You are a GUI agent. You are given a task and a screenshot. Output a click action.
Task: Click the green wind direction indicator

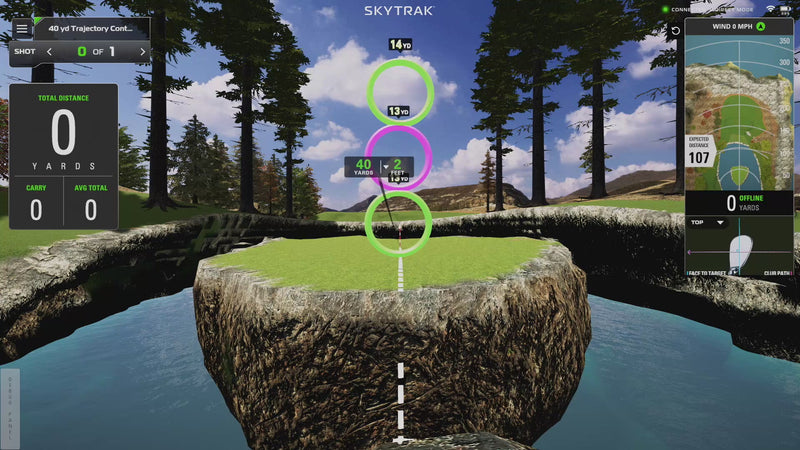tap(760, 26)
